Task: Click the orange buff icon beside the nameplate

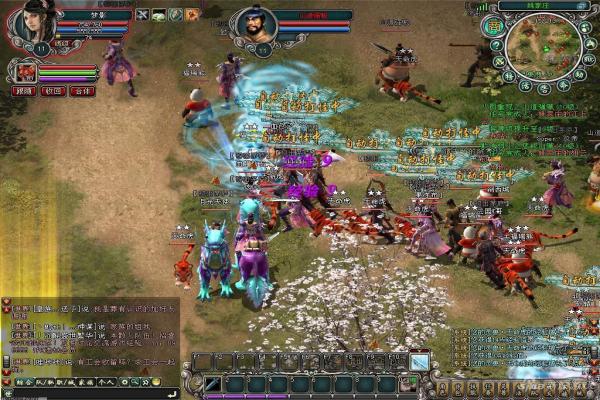Action: coord(192,15)
